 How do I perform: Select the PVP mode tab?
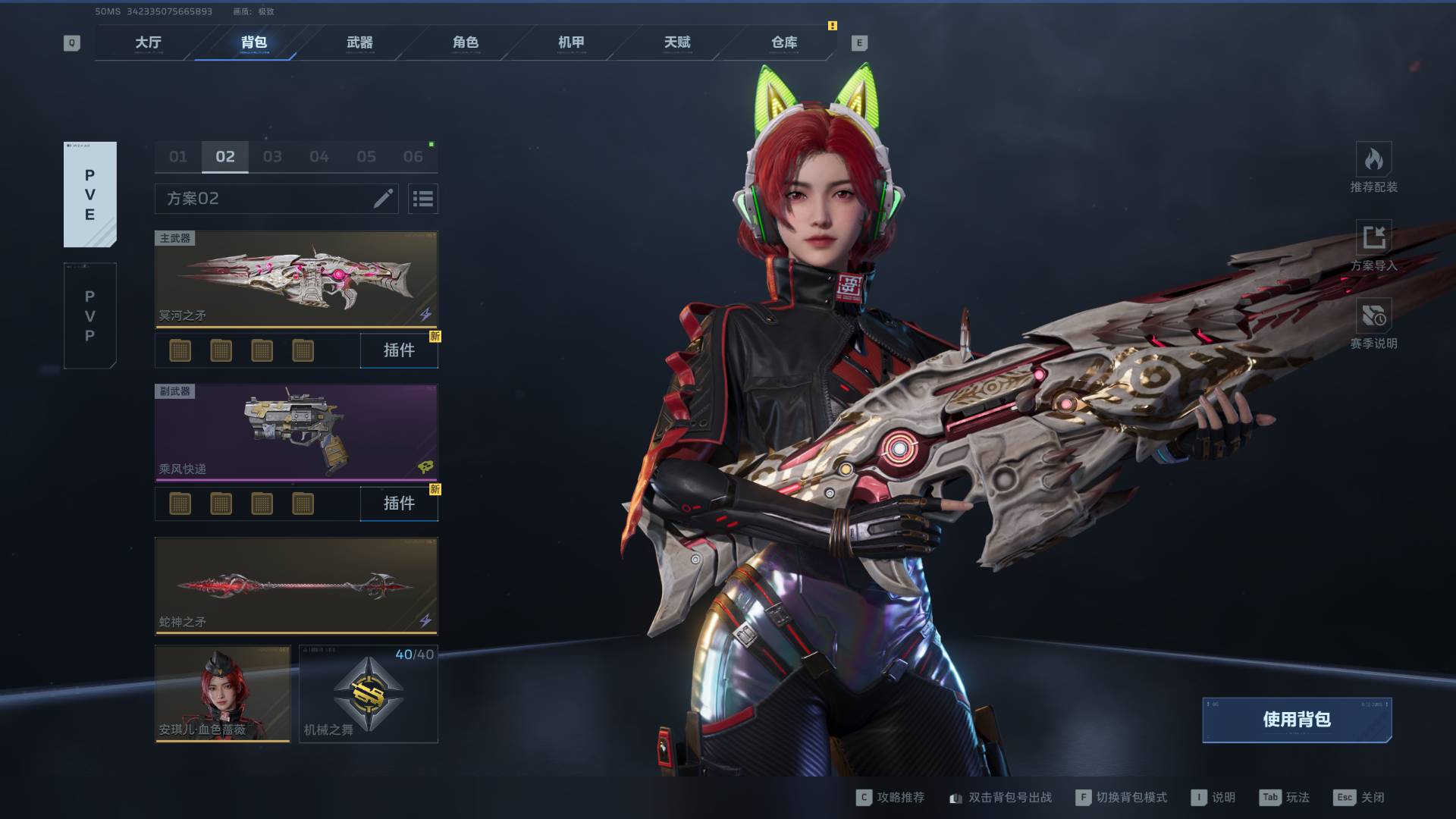point(89,315)
